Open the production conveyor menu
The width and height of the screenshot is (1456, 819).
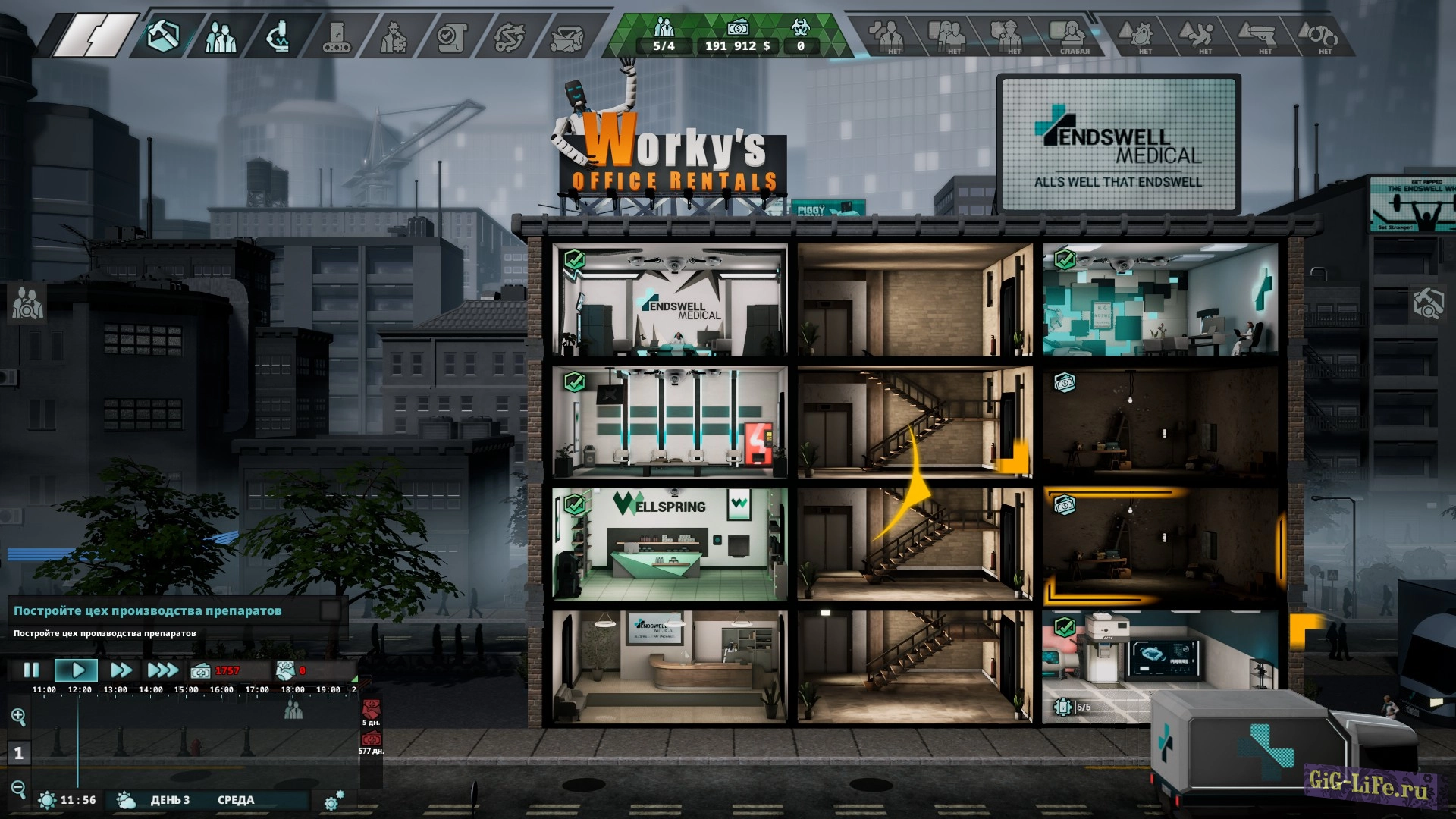336,36
